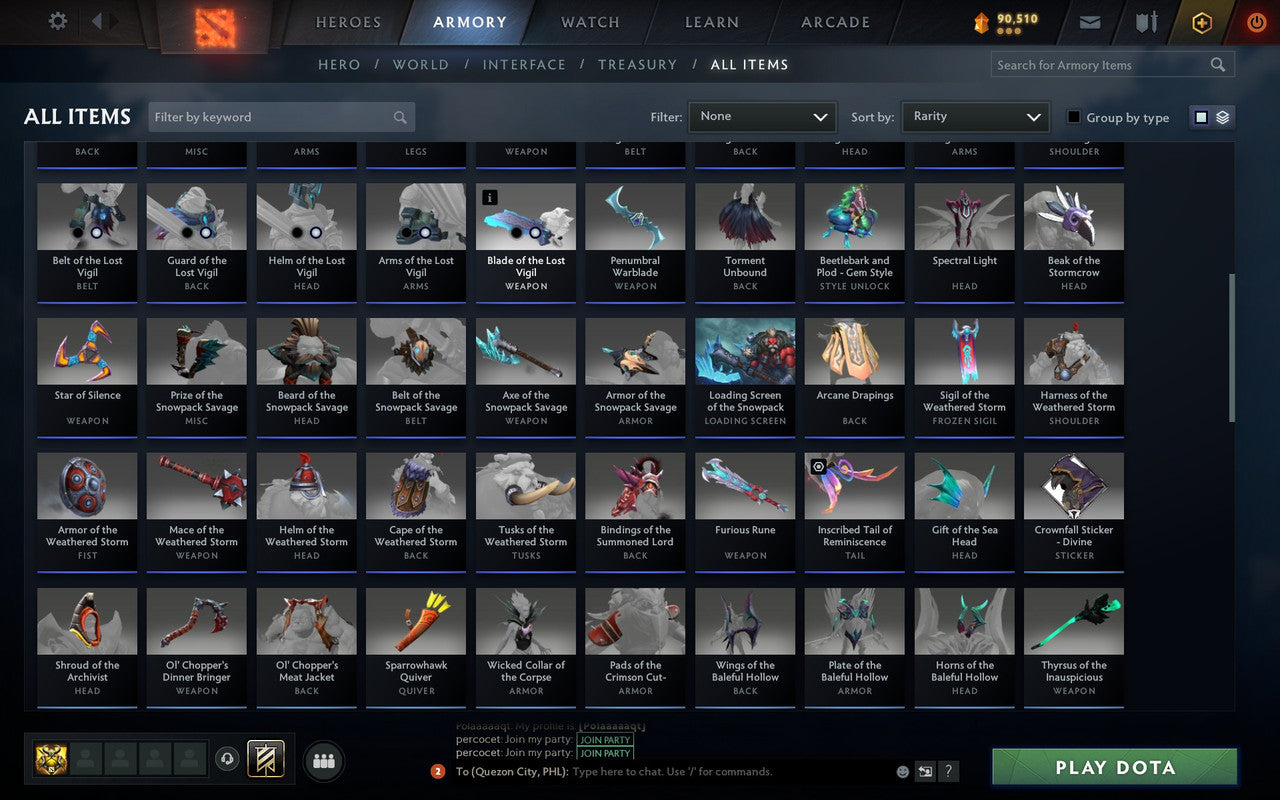Open the friends list people icon

323,760
